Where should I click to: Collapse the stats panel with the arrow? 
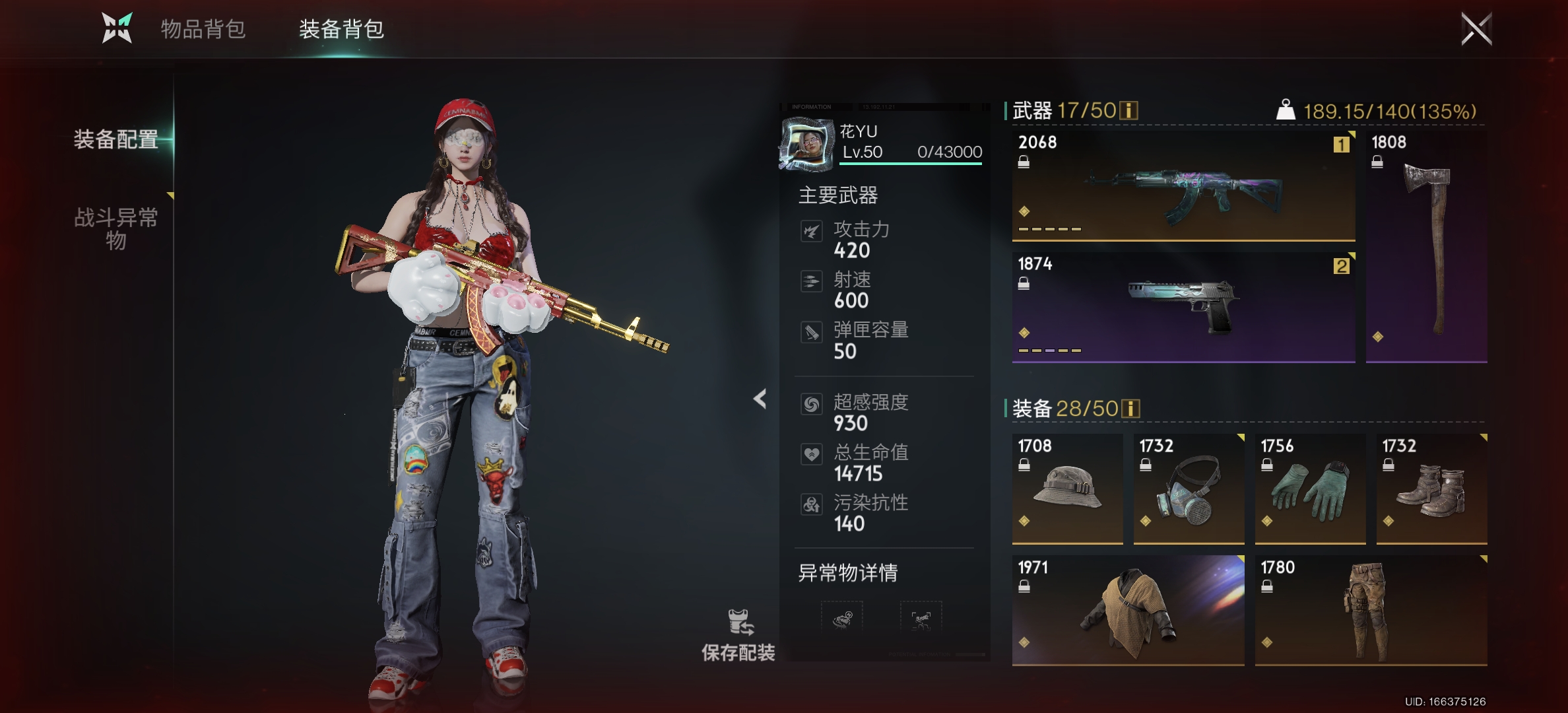(x=760, y=399)
